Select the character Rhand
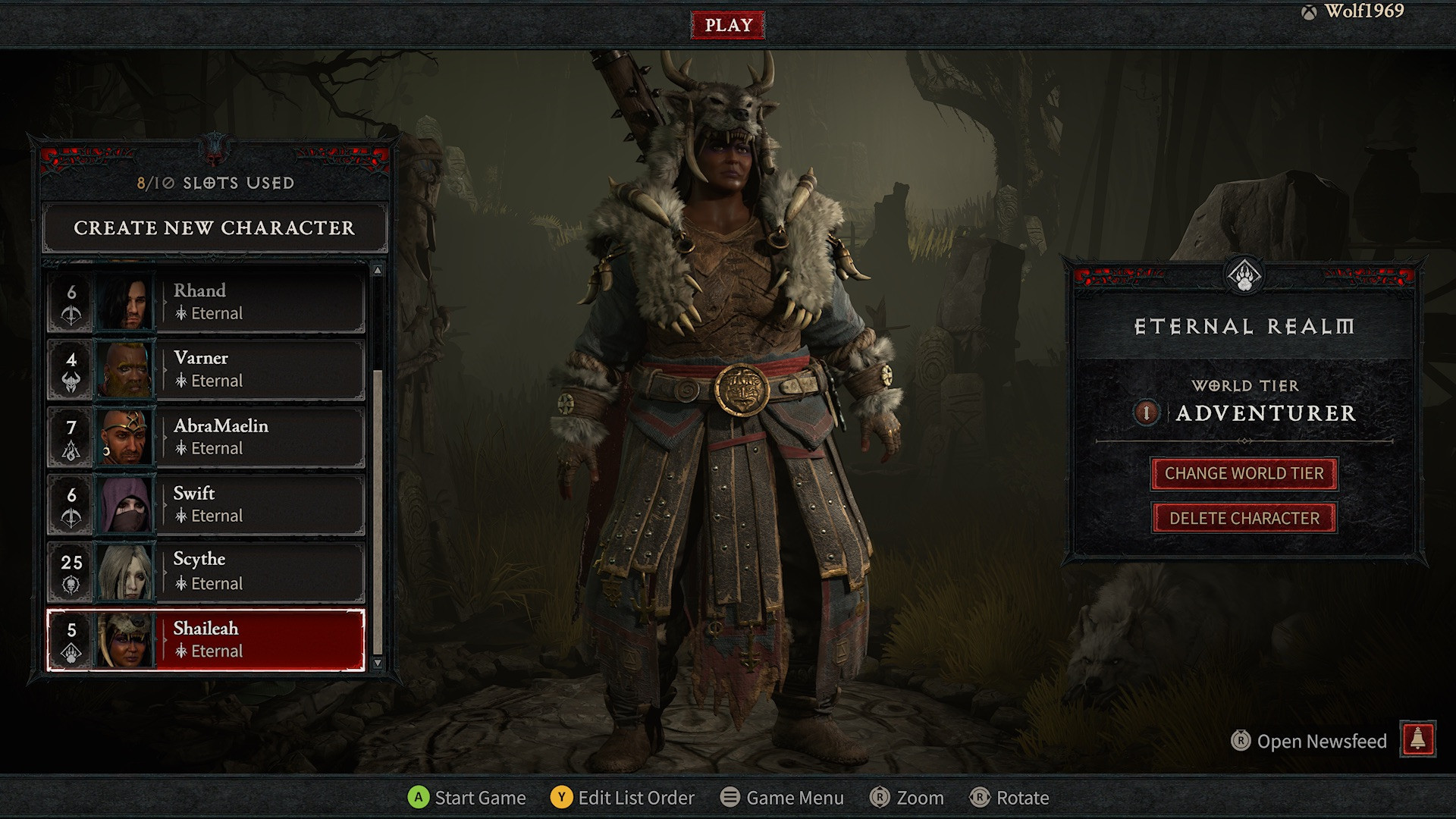Image resolution: width=1456 pixels, height=819 pixels. coord(206,302)
